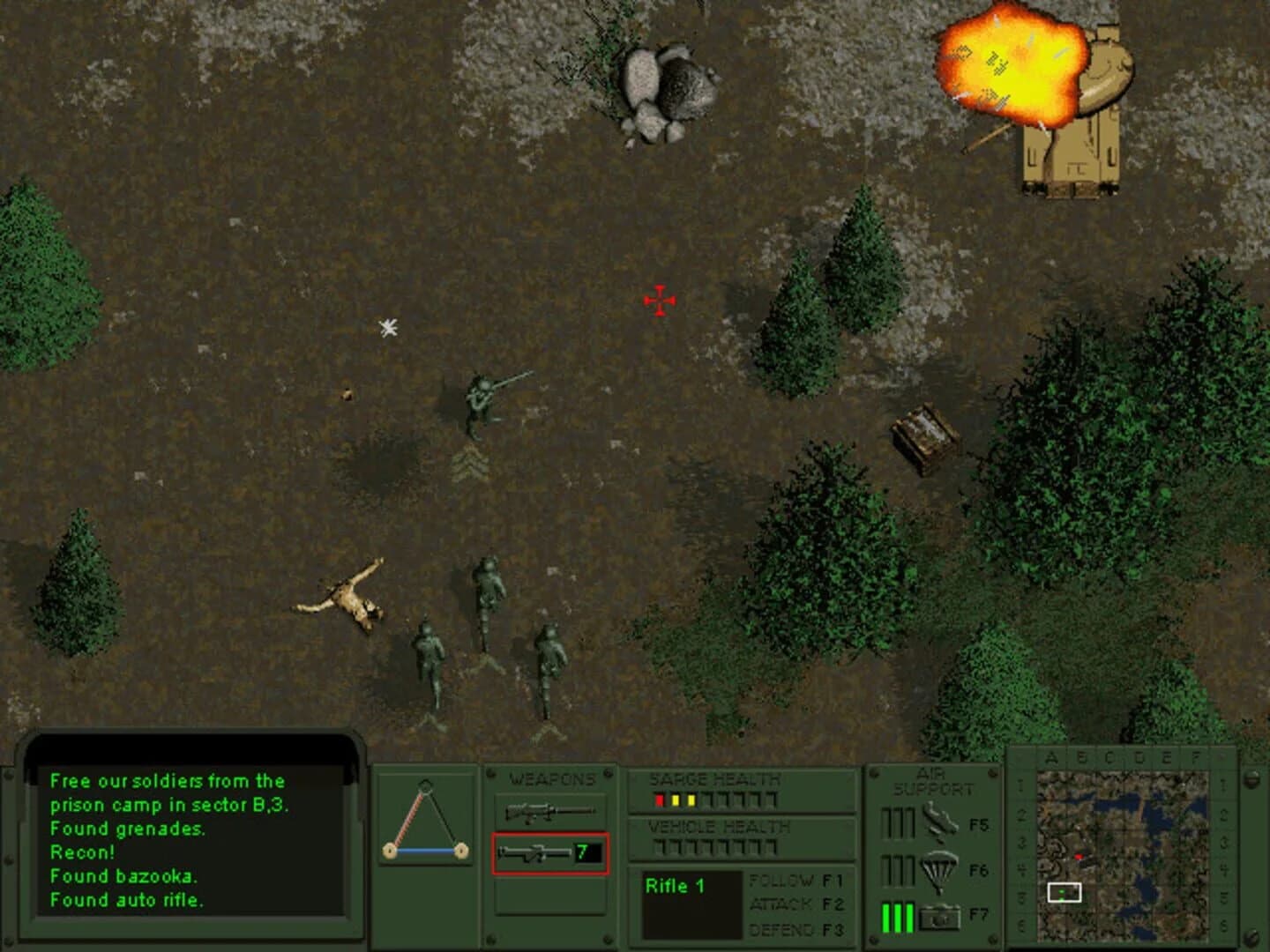Click the sergeant stripes marker on the battlefield
The height and width of the screenshot is (952, 1270).
472,461
